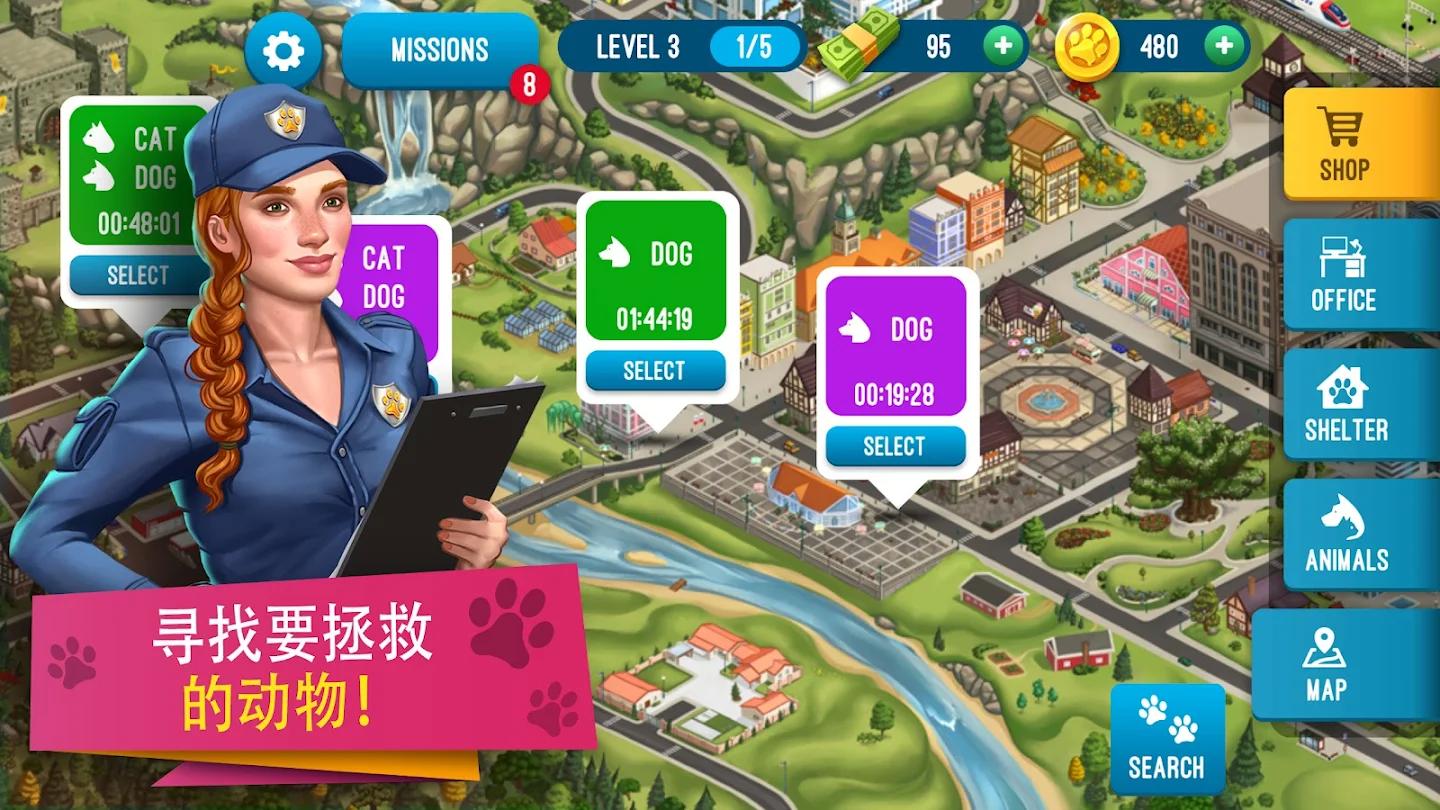Start a Search for animals
Viewport: 1440px width, 810px height.
[1168, 740]
